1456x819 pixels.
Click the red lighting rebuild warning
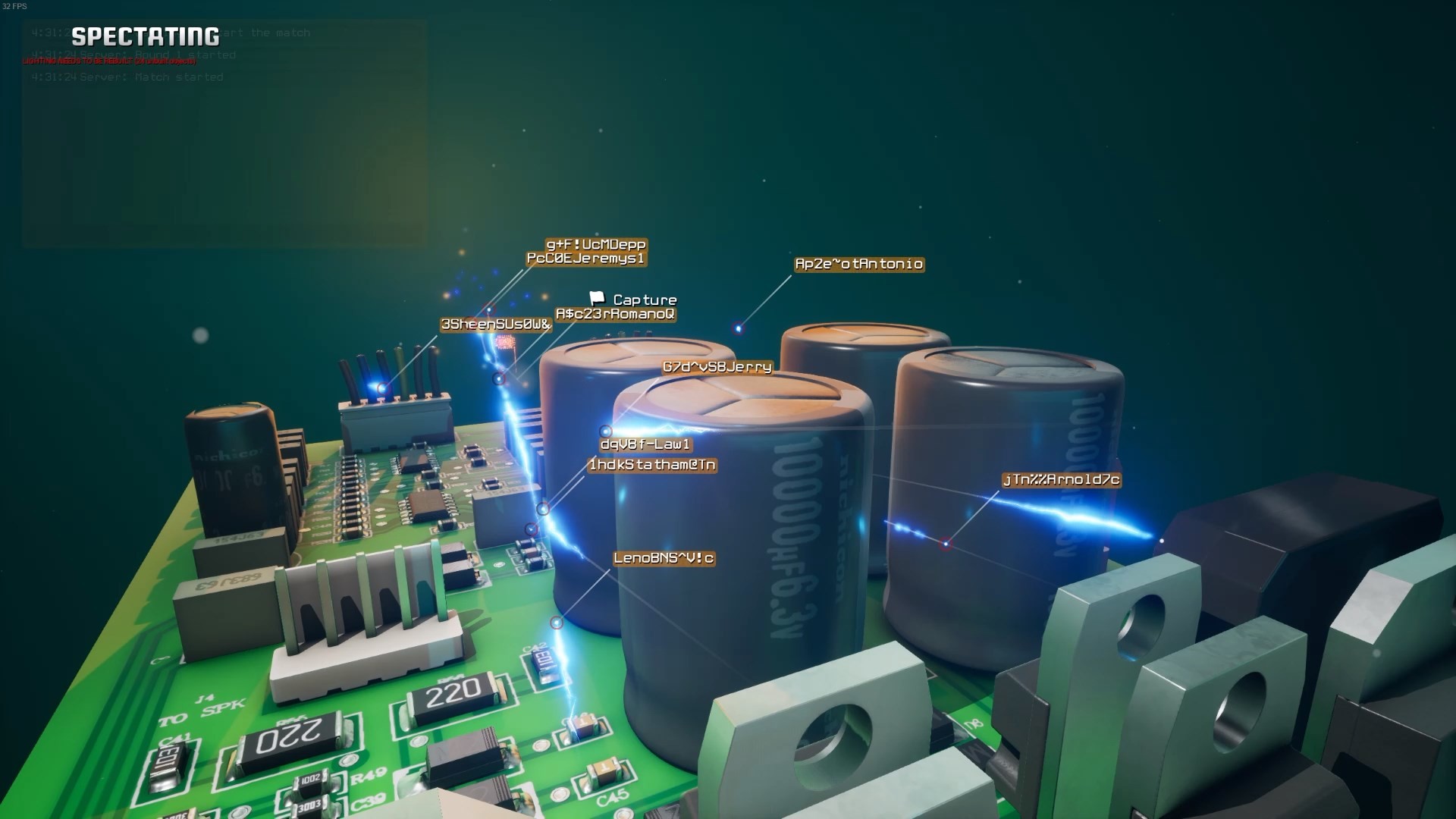click(110, 61)
